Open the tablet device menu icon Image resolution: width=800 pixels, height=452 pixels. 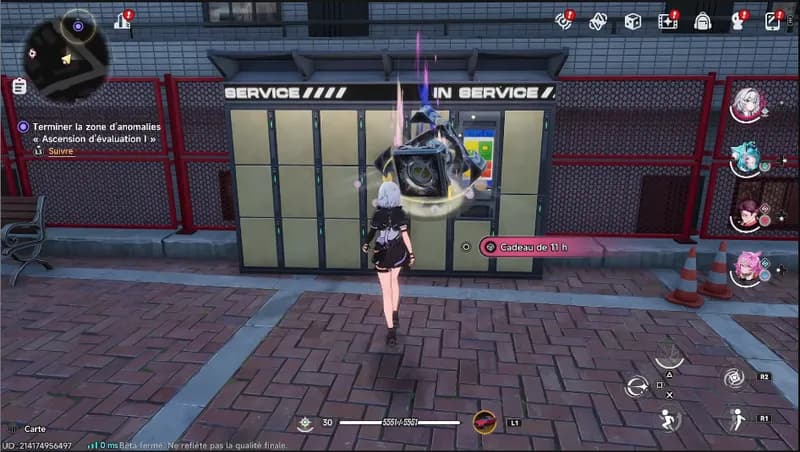tap(773, 21)
